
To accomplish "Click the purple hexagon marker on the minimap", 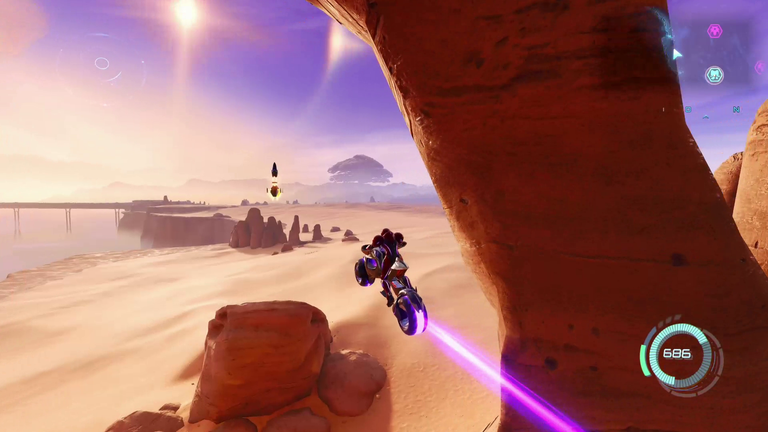I will (714, 31).
